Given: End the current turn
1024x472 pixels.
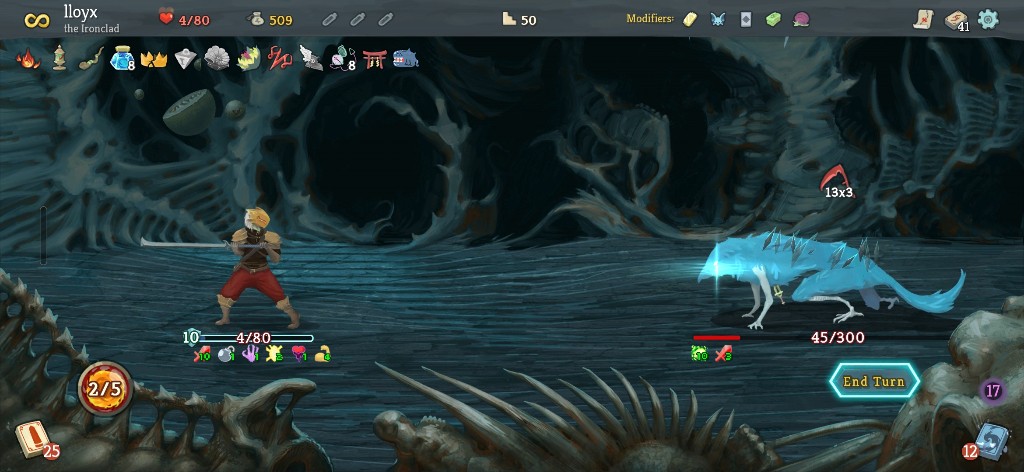Looking at the screenshot, I should 873,381.
